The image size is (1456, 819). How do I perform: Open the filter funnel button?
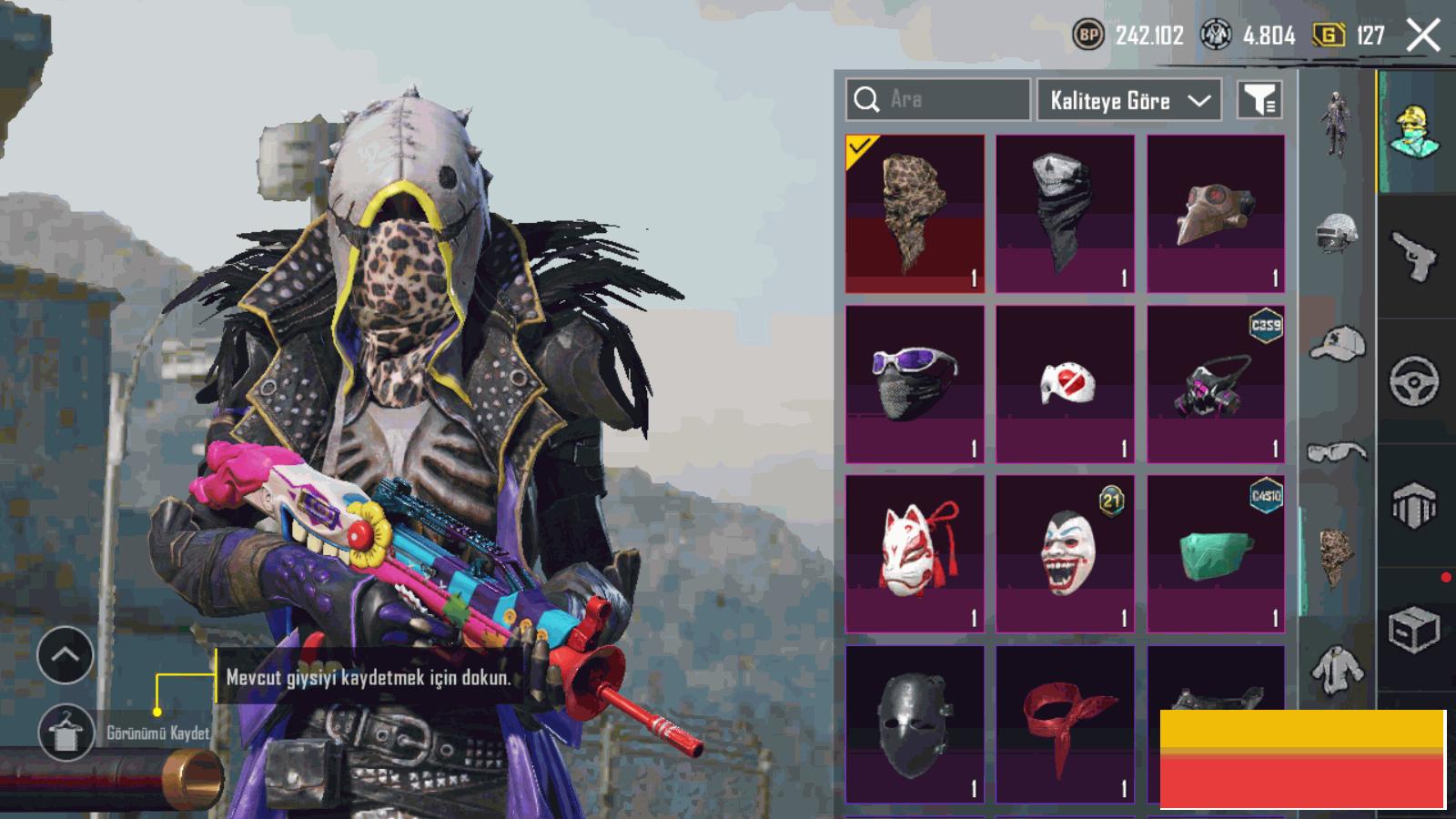(x=1259, y=100)
